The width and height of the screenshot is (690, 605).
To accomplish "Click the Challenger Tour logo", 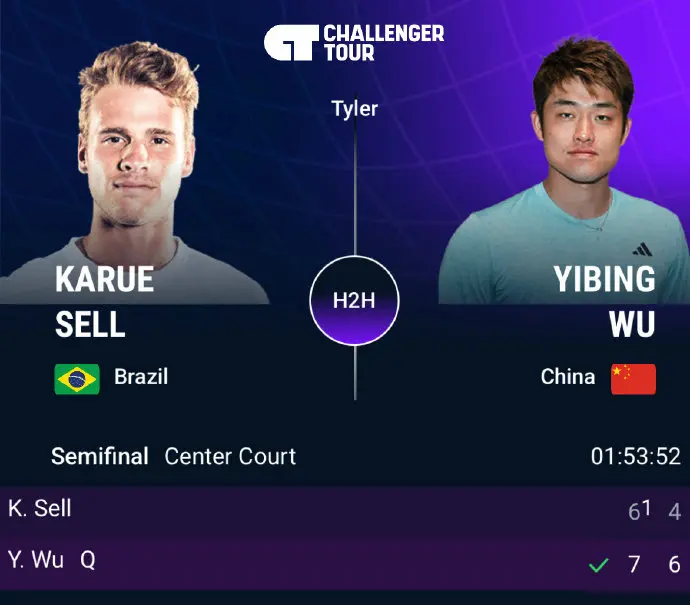I will [353, 43].
